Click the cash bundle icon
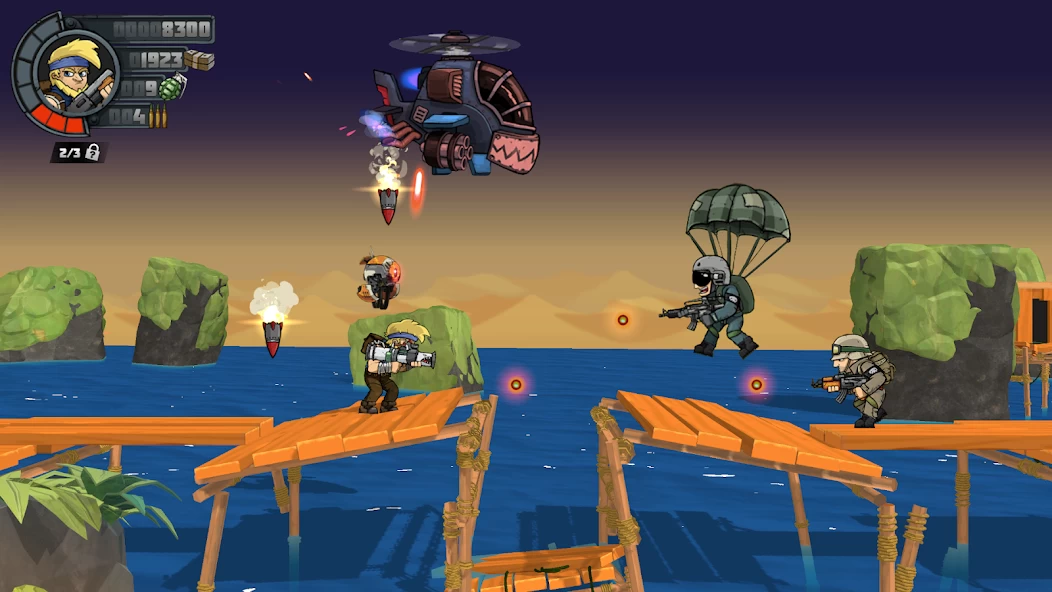This screenshot has width=1052, height=592. (x=200, y=60)
